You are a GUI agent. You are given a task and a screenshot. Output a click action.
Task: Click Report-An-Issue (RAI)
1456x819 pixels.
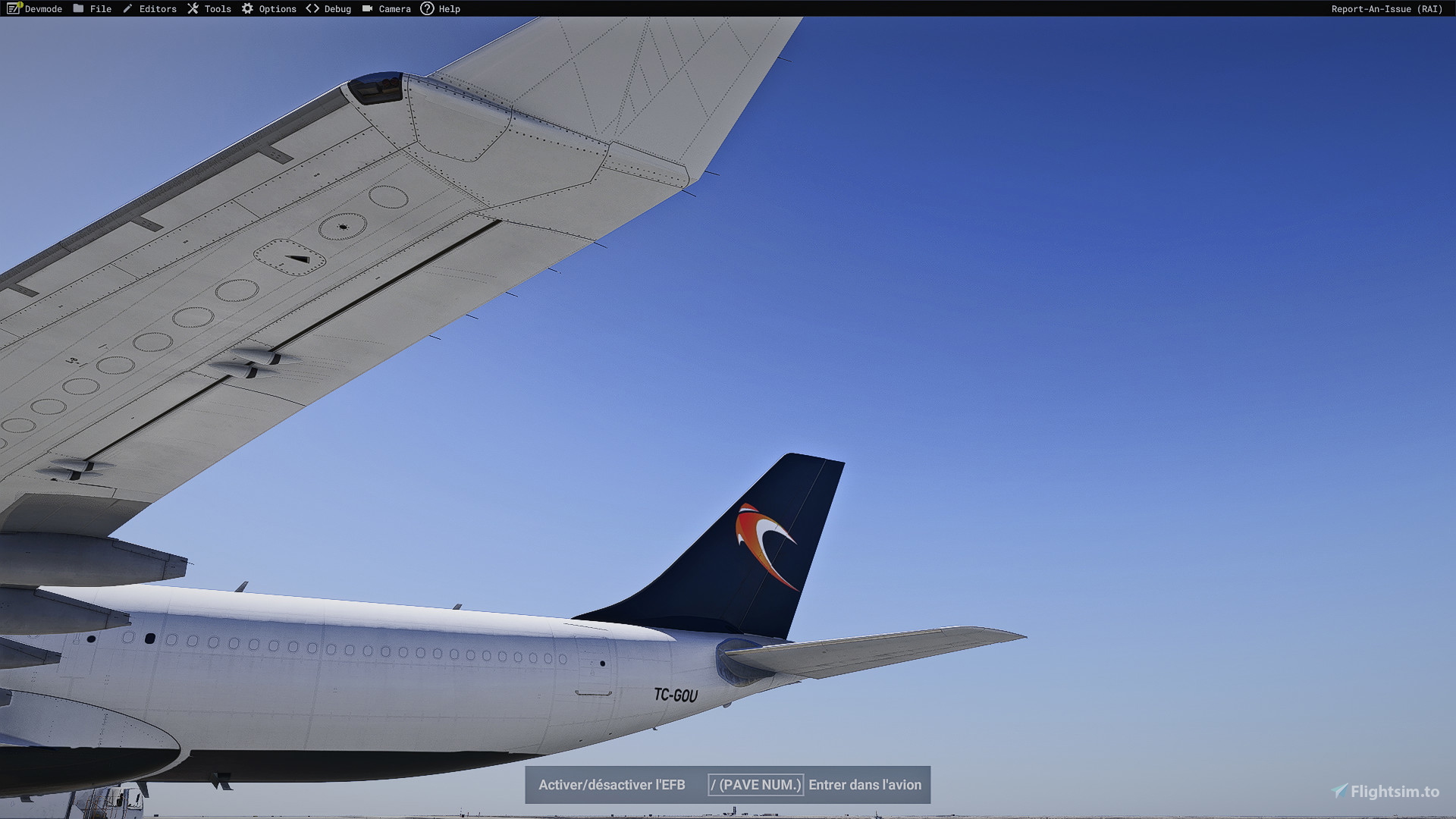point(1386,8)
